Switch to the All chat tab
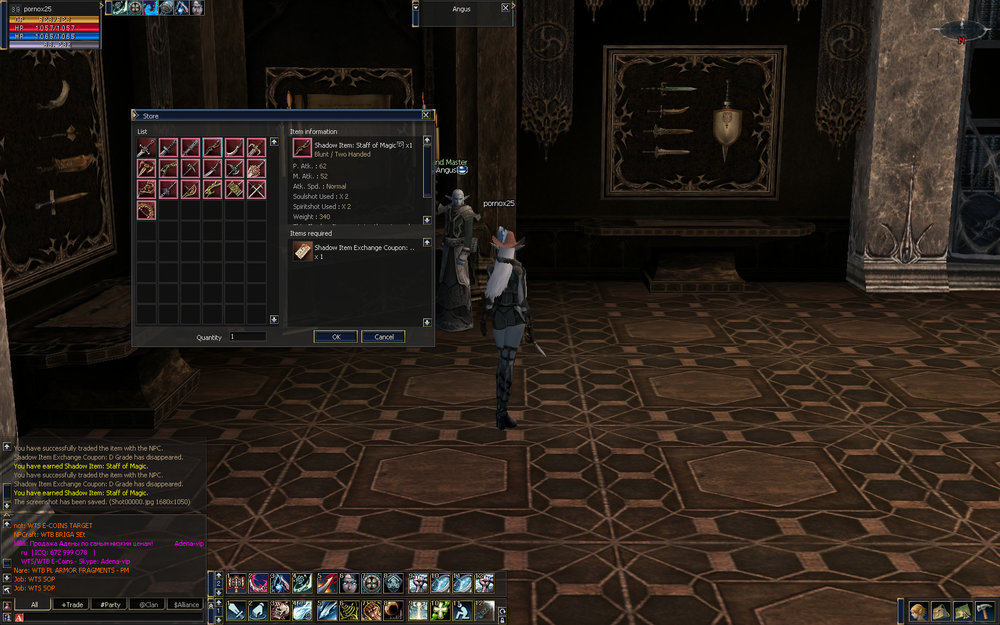 click(x=34, y=605)
